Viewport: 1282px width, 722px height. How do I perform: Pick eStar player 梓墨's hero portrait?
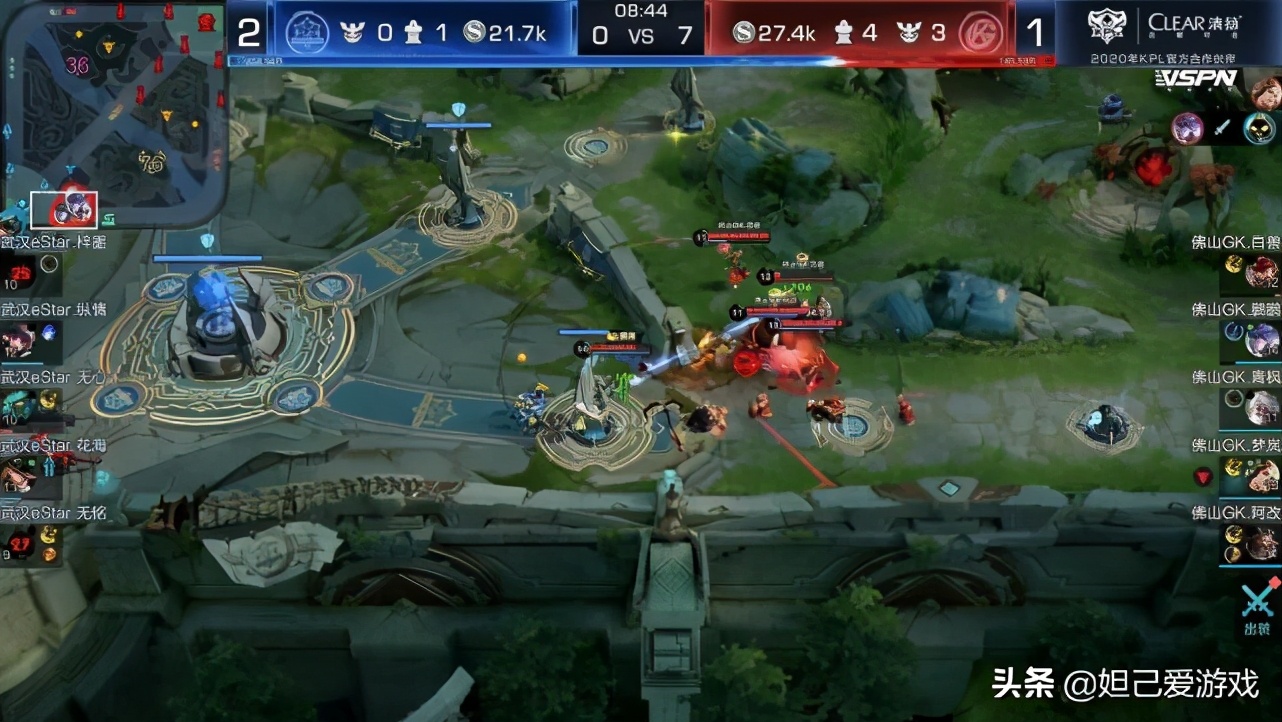18,272
